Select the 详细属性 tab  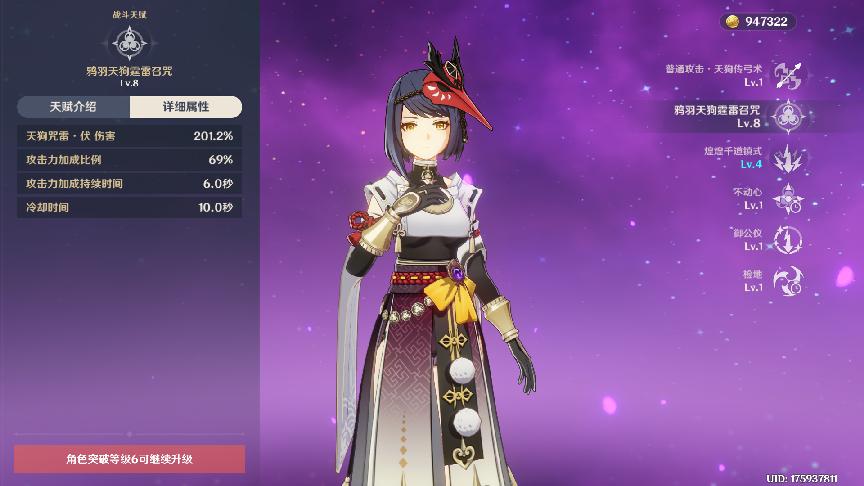pyautogui.click(x=185, y=107)
